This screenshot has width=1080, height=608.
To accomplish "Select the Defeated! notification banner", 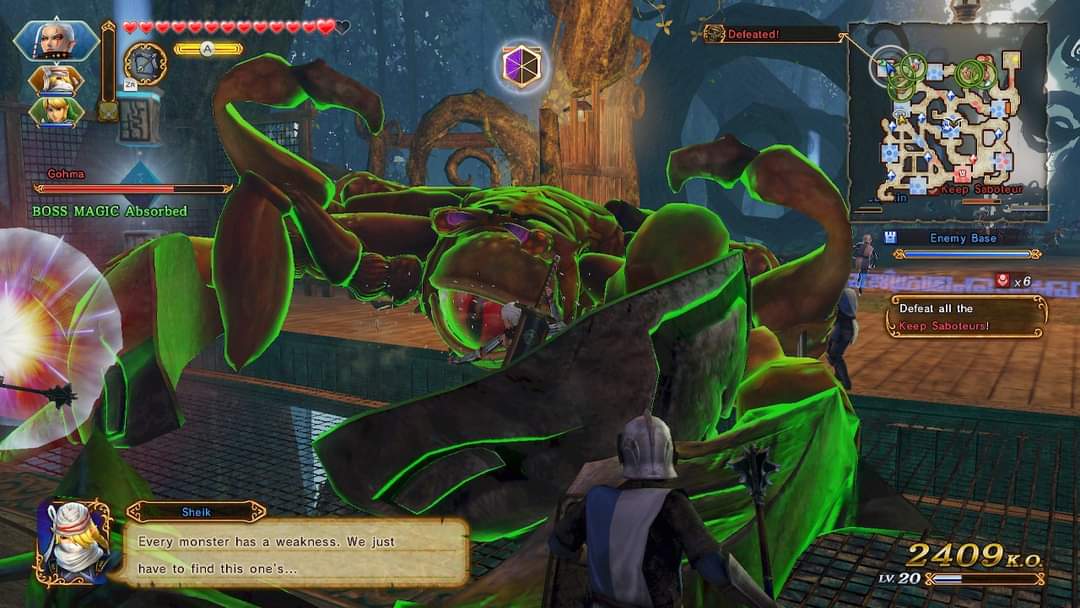I will [x=771, y=34].
